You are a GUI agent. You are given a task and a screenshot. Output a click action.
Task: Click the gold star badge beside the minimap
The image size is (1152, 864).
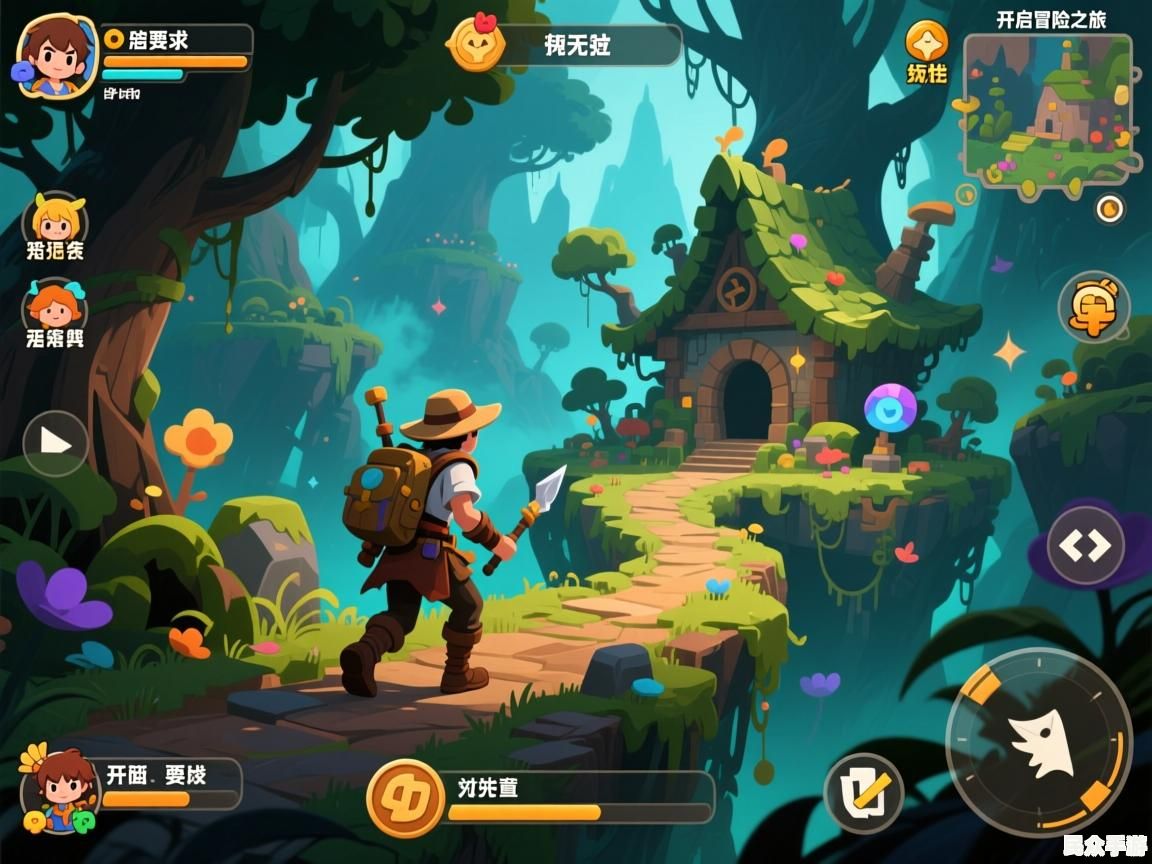click(x=926, y=42)
